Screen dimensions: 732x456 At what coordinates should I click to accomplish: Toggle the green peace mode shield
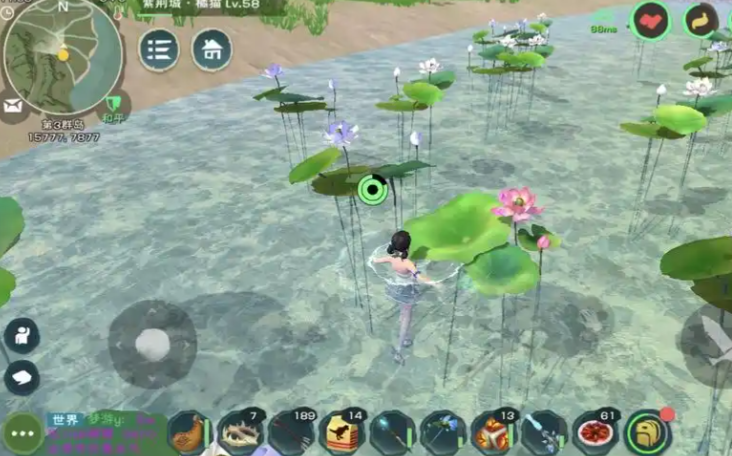click(116, 104)
